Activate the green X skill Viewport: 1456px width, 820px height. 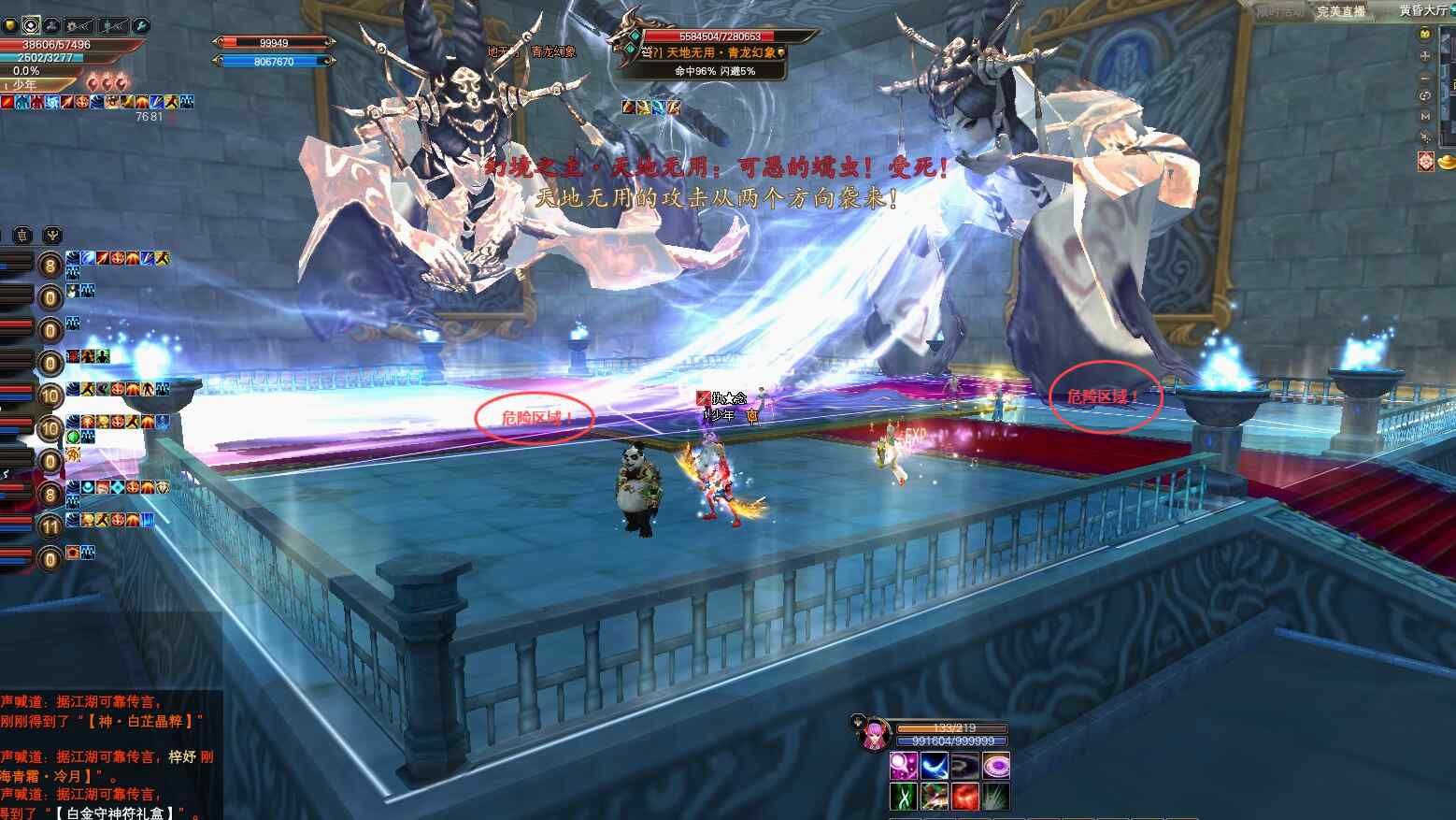903,798
